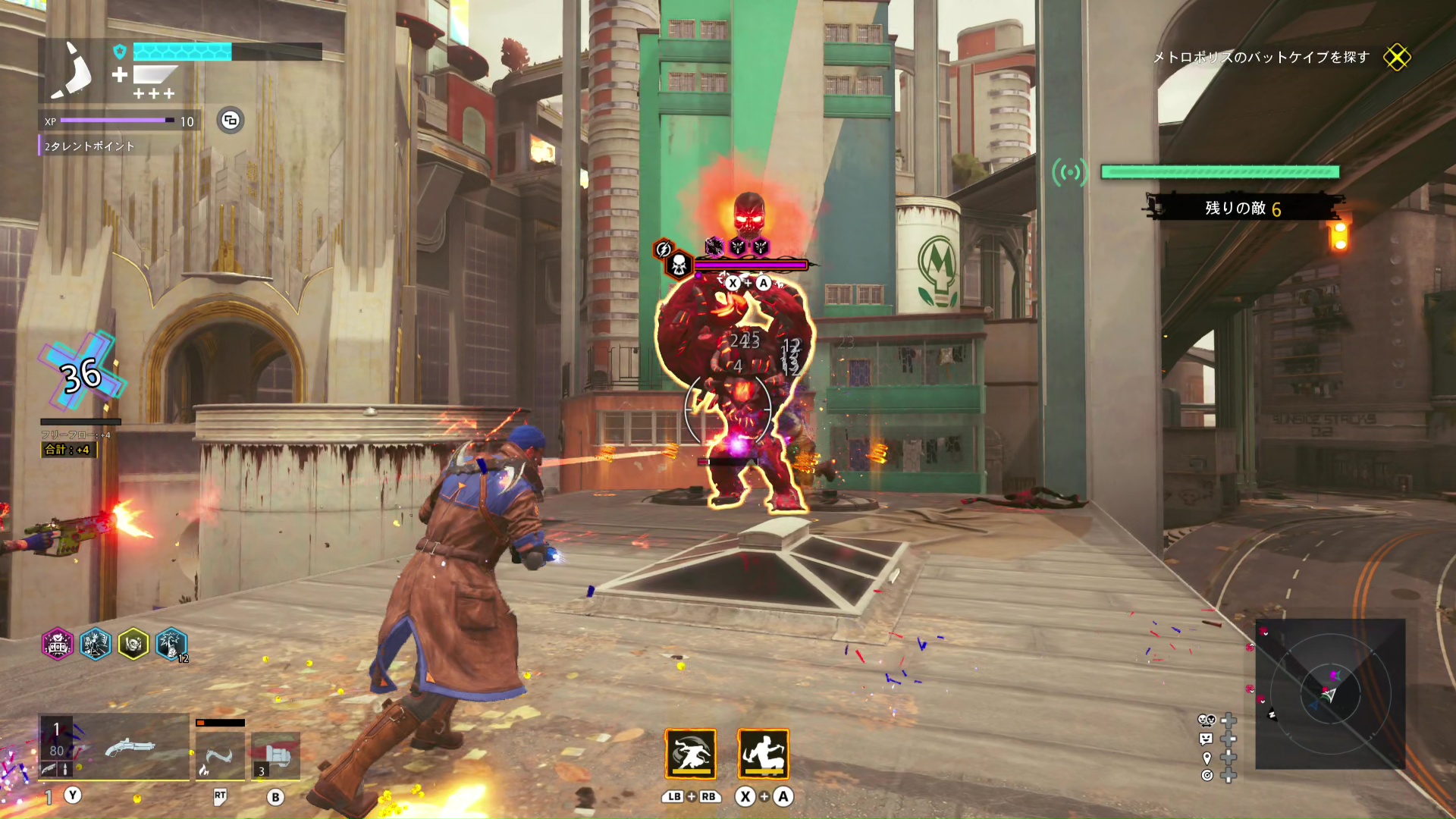
Task: Click the blue buff icon with 12 counter
Action: click(171, 645)
